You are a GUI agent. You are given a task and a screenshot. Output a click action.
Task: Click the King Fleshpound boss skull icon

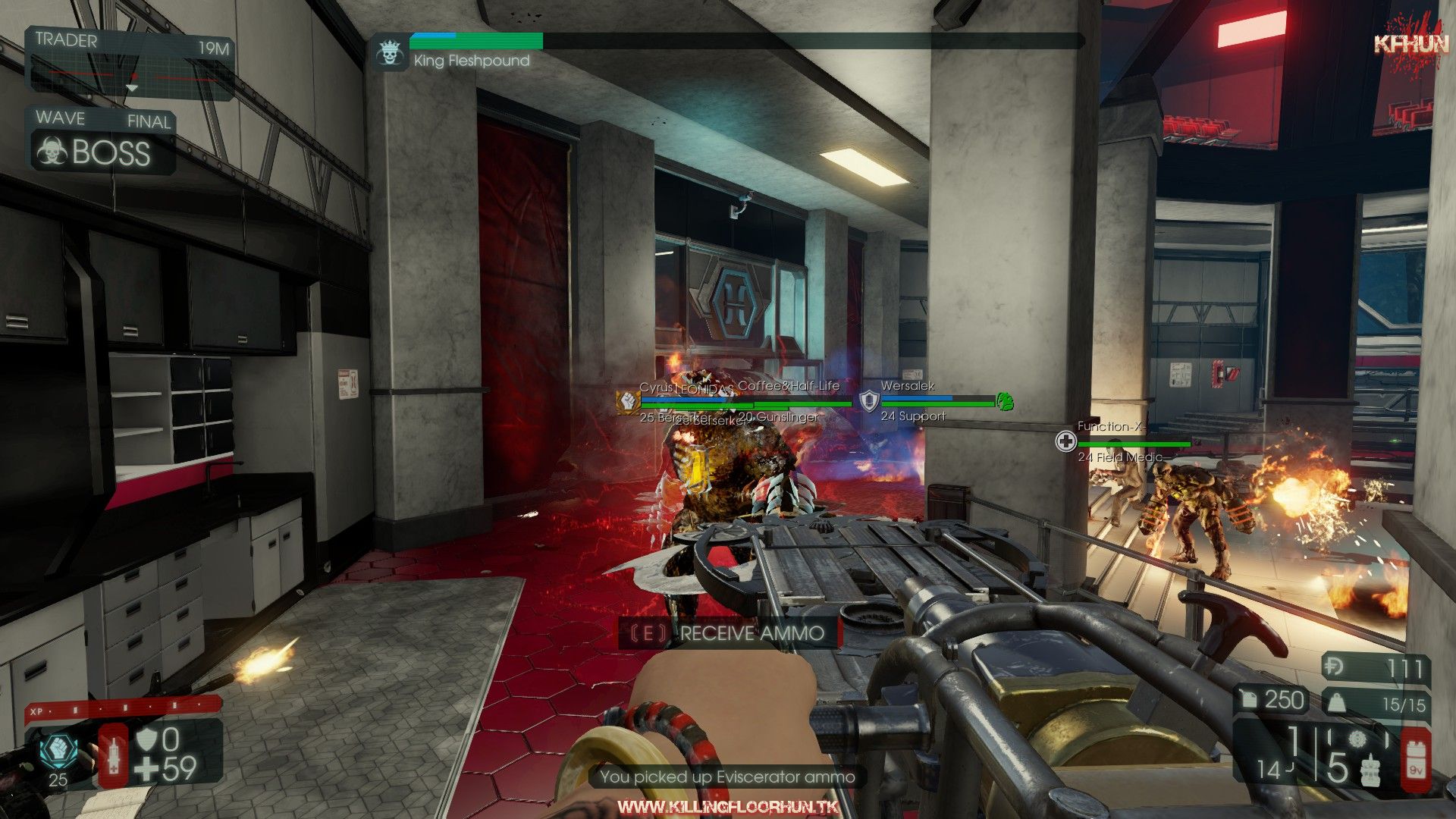390,53
